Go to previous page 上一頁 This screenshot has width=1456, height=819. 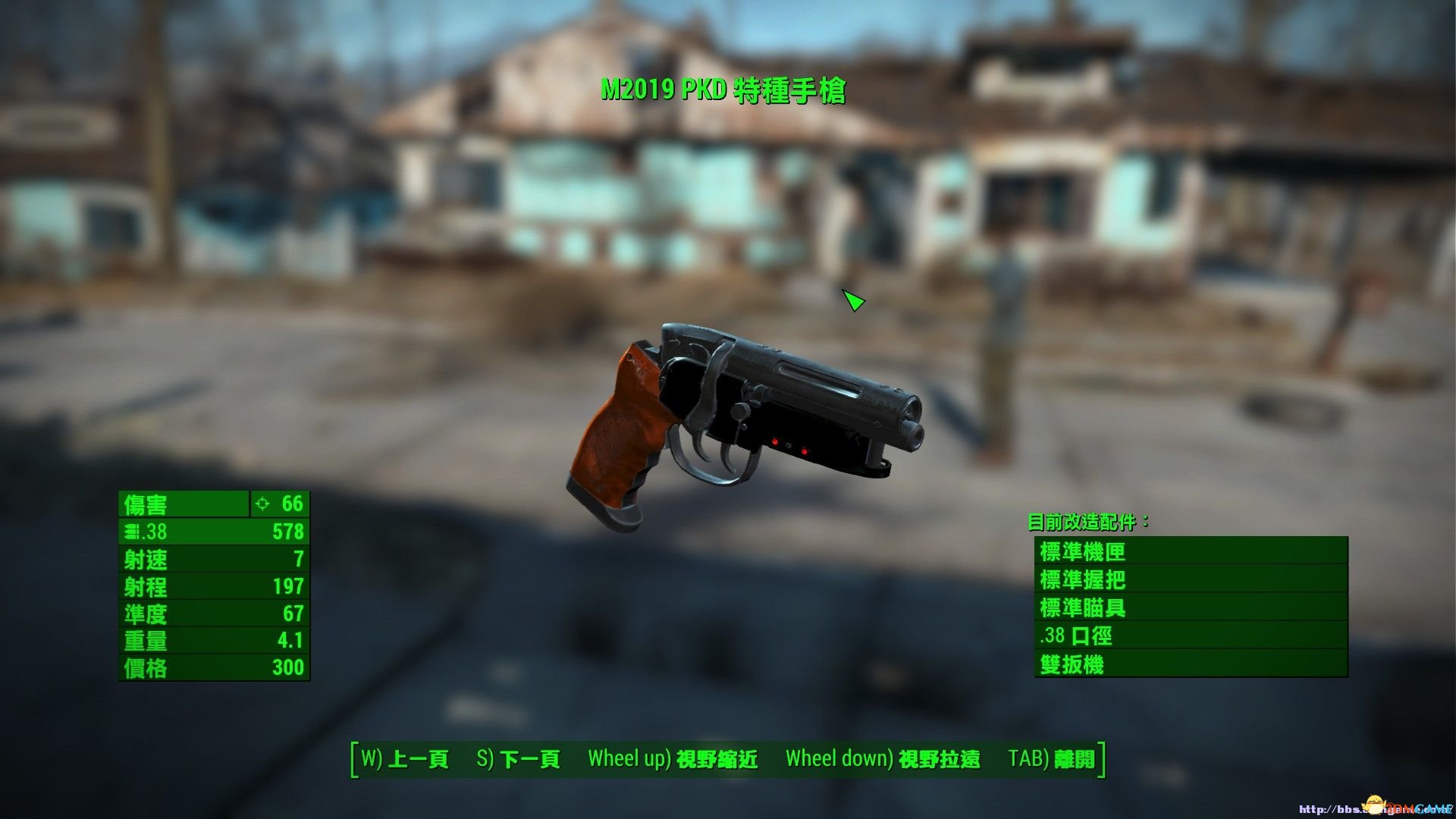[405, 759]
